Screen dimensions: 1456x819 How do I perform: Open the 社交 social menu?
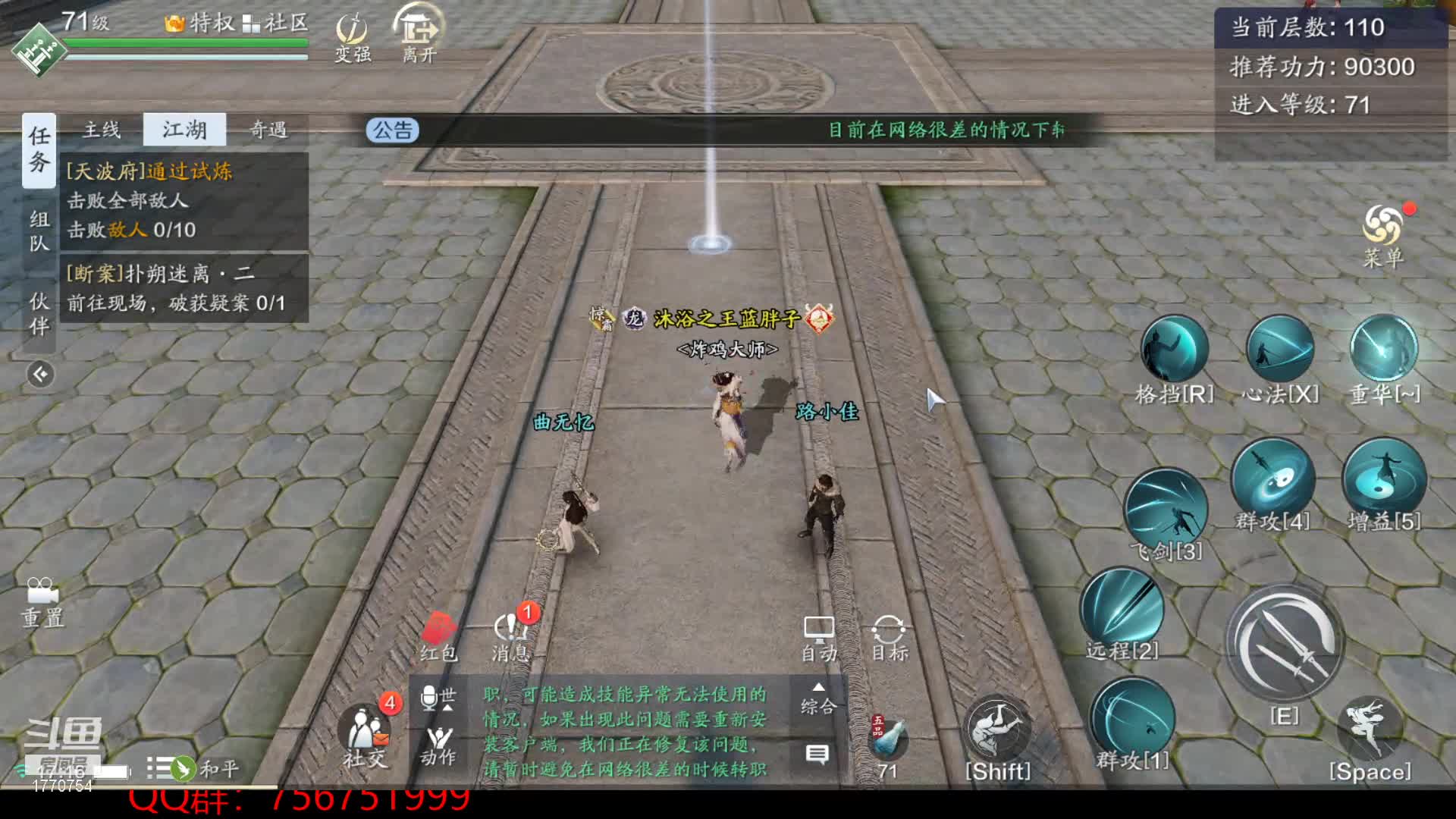click(366, 736)
